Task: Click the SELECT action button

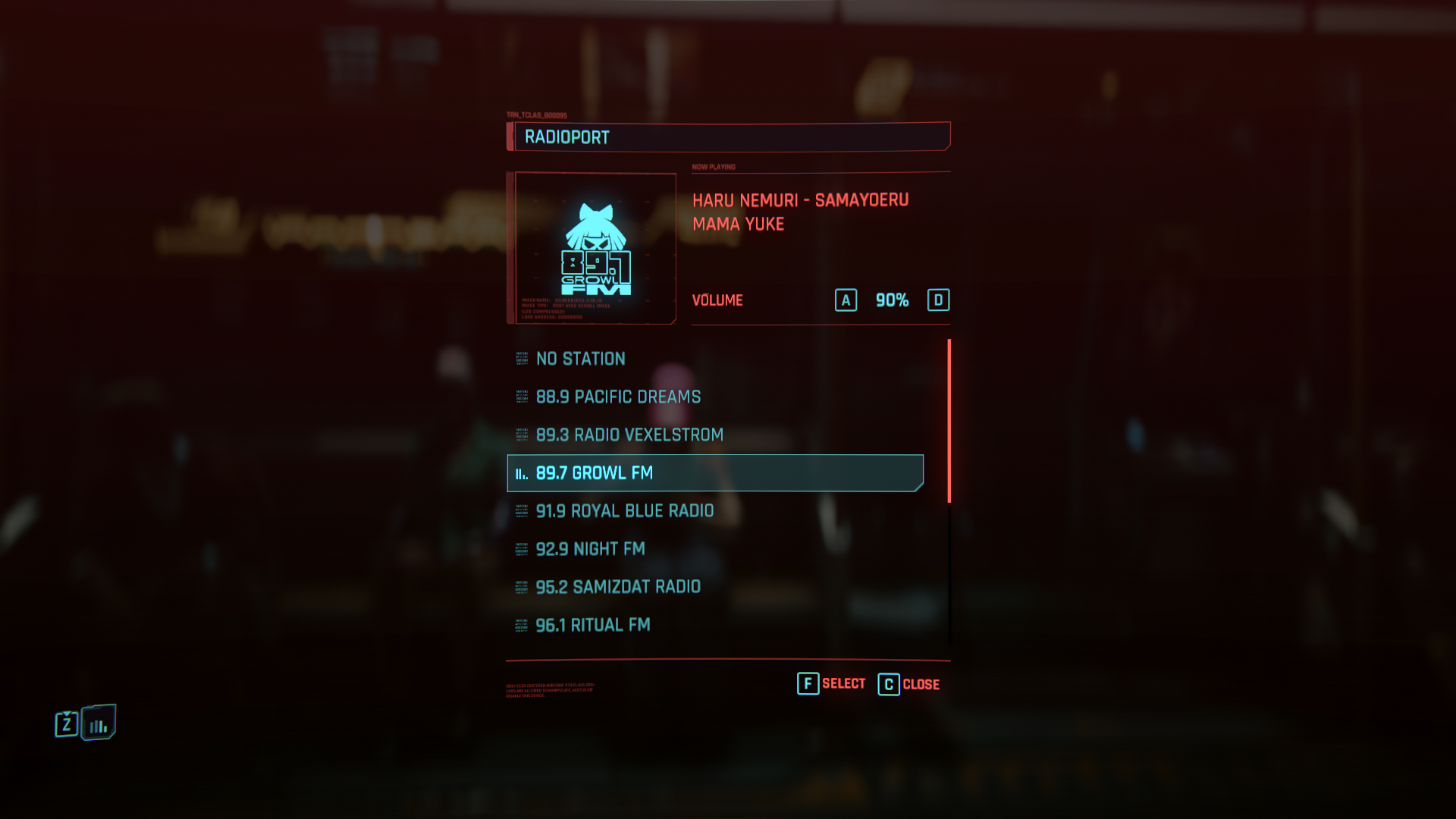Action: 843,683
